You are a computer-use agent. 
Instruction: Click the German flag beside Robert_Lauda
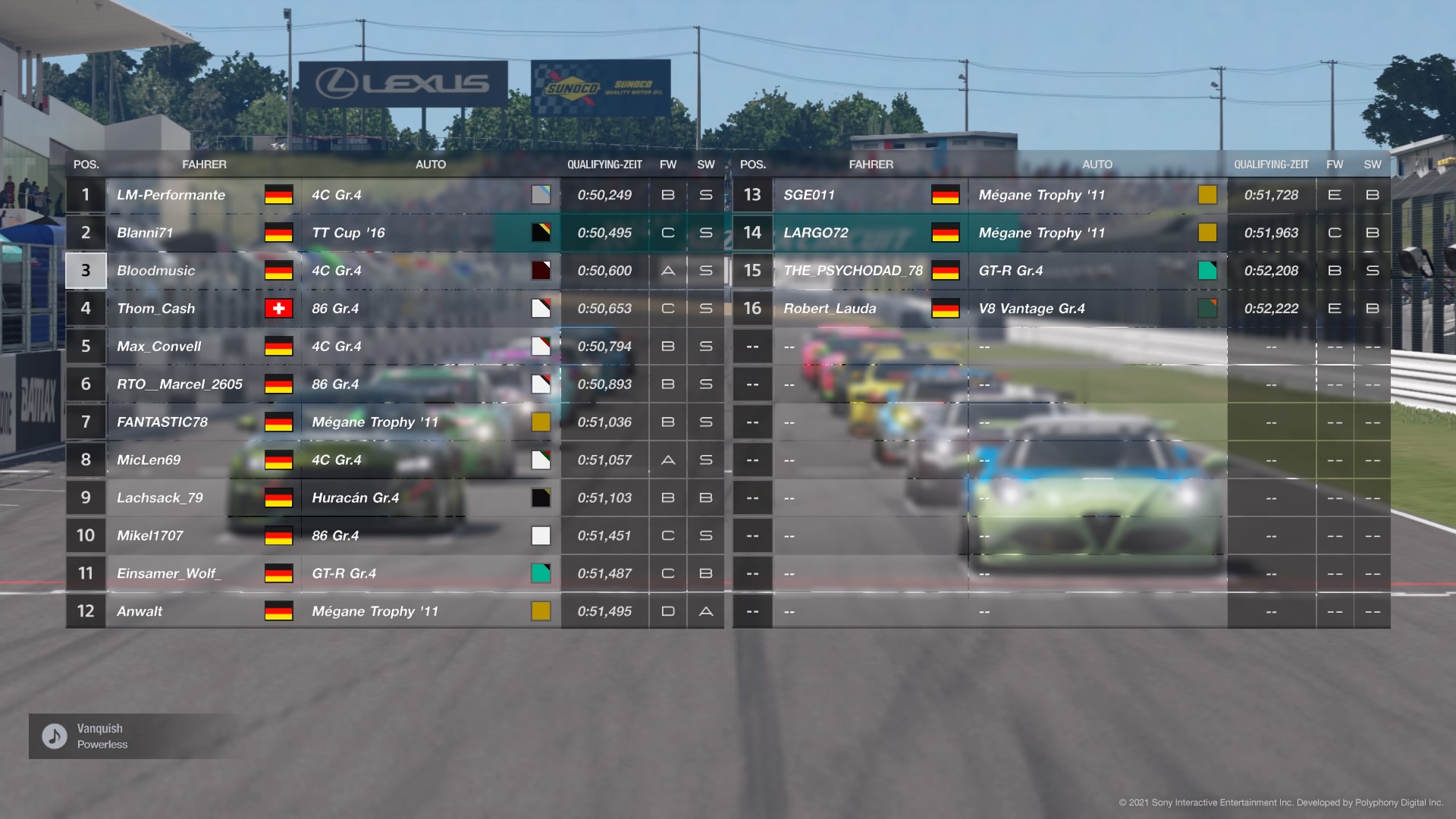tap(946, 309)
